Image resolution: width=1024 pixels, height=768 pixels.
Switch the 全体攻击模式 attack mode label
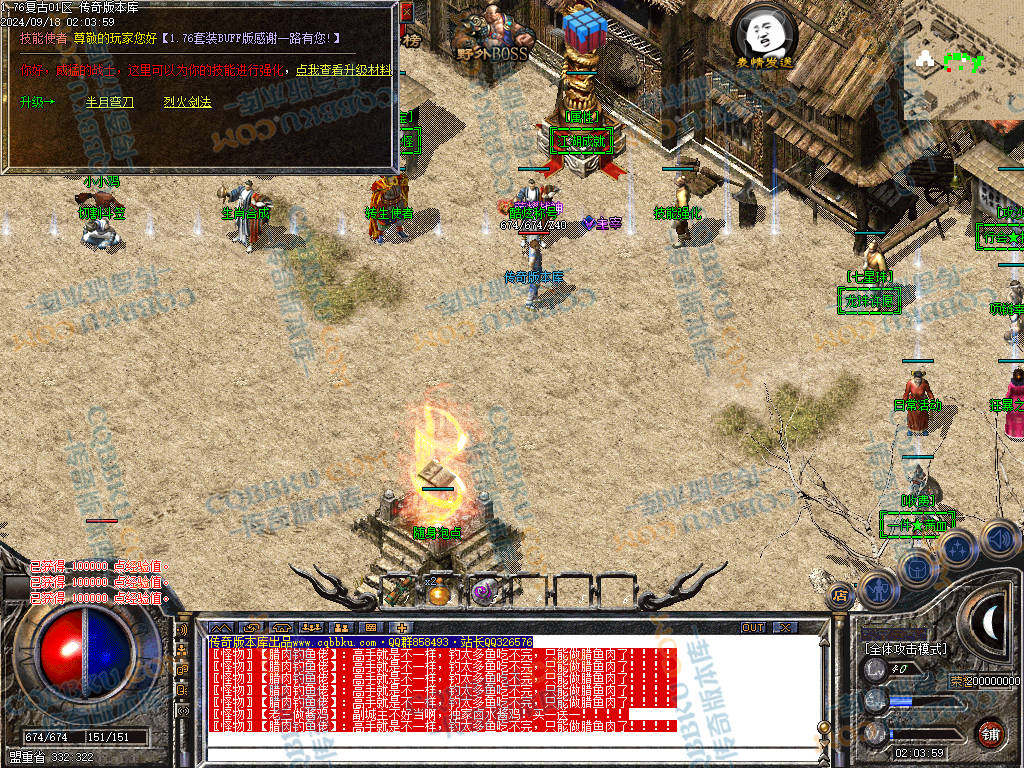(905, 648)
